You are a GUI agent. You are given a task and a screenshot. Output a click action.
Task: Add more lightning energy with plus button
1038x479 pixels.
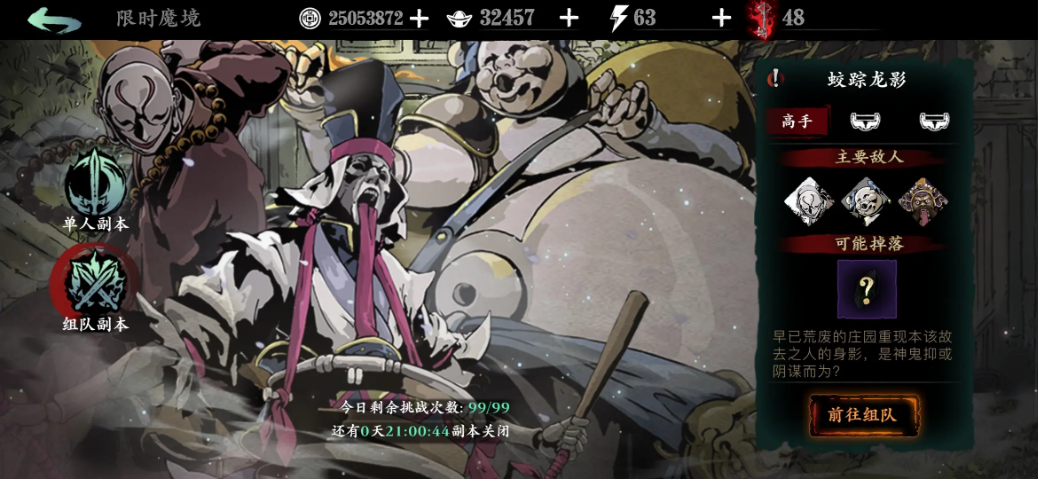coord(721,18)
